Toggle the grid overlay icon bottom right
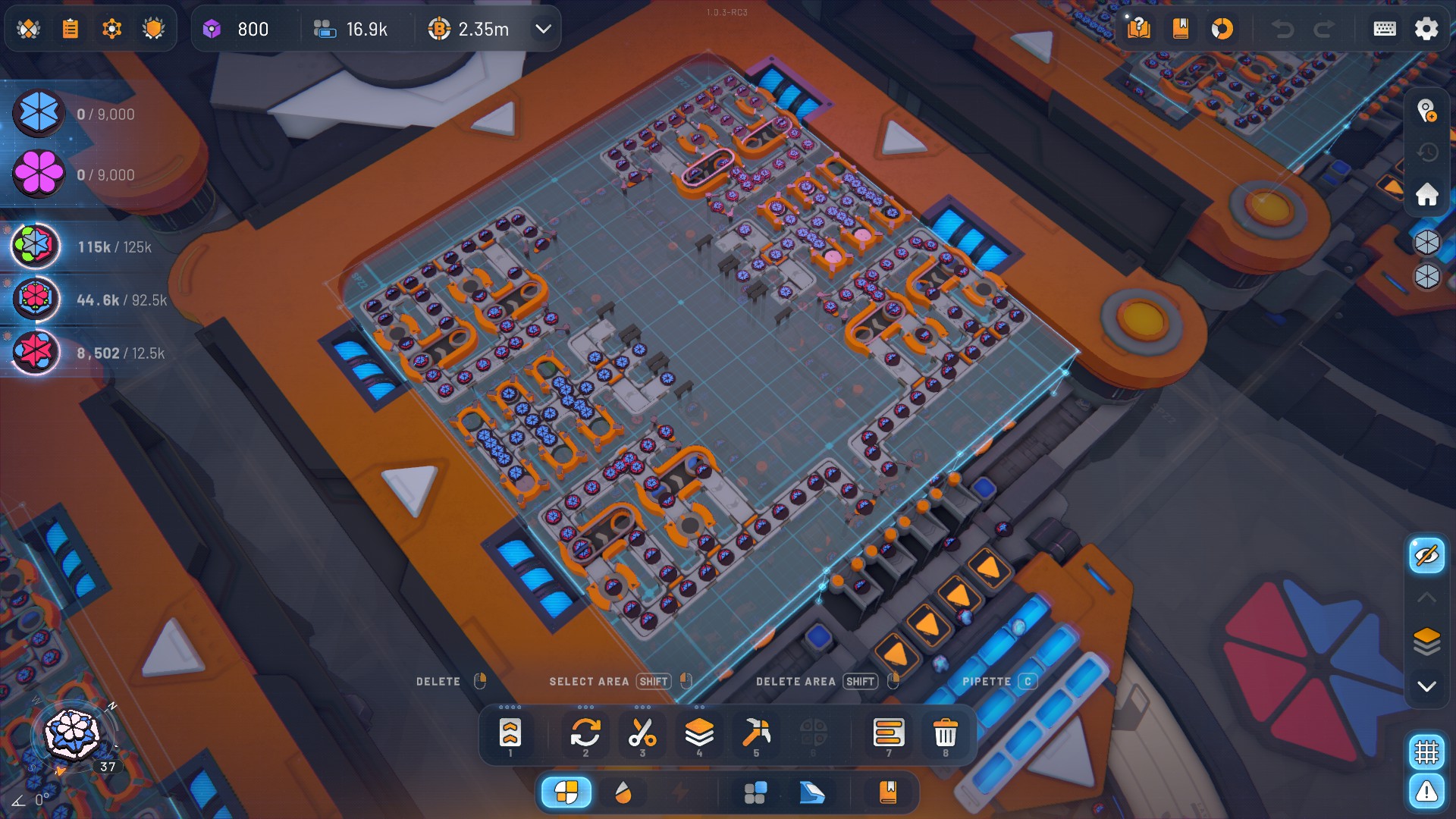Image resolution: width=1456 pixels, height=819 pixels. (1426, 752)
